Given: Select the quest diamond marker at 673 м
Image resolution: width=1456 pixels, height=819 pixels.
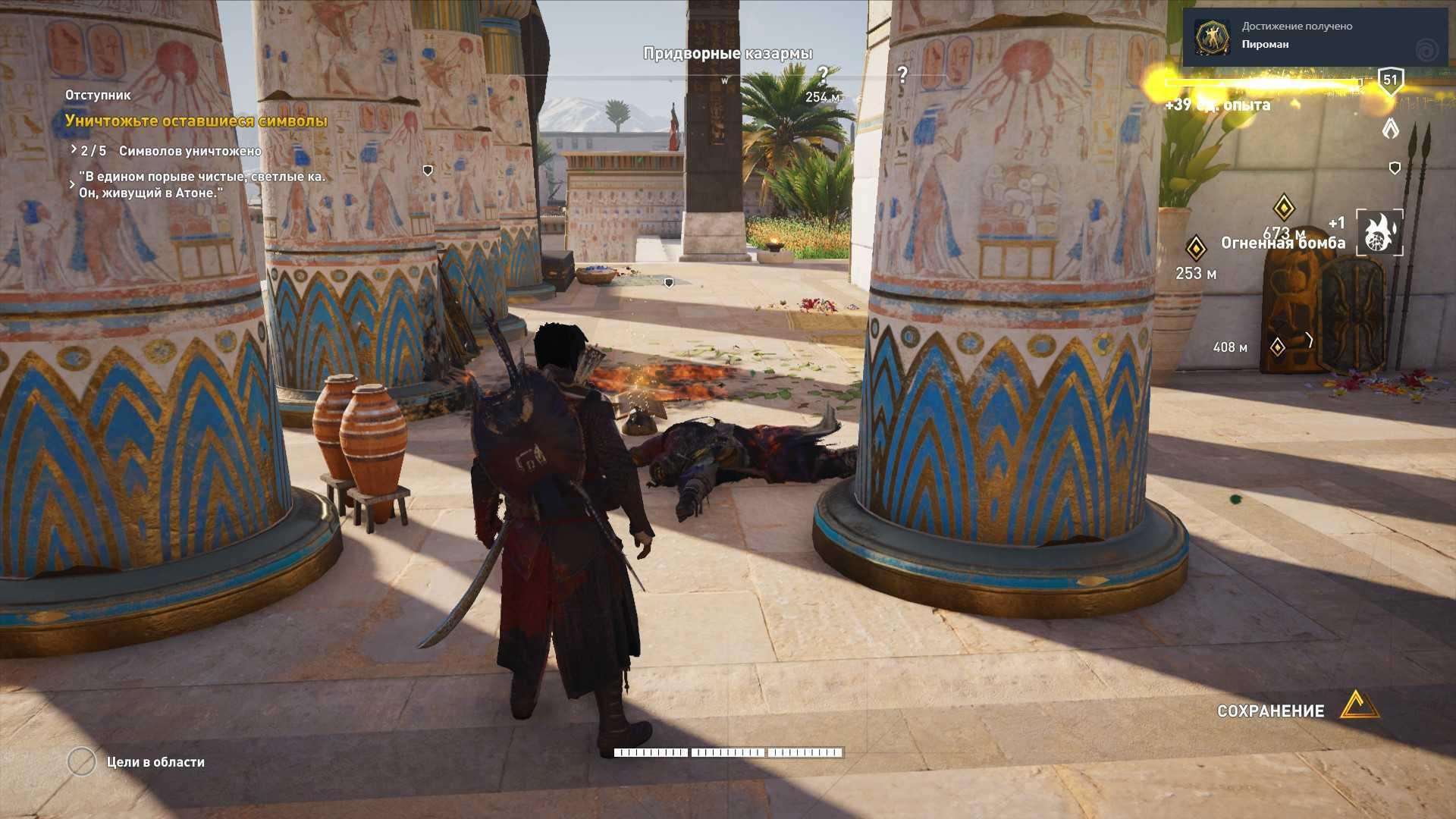Looking at the screenshot, I should [x=1283, y=207].
